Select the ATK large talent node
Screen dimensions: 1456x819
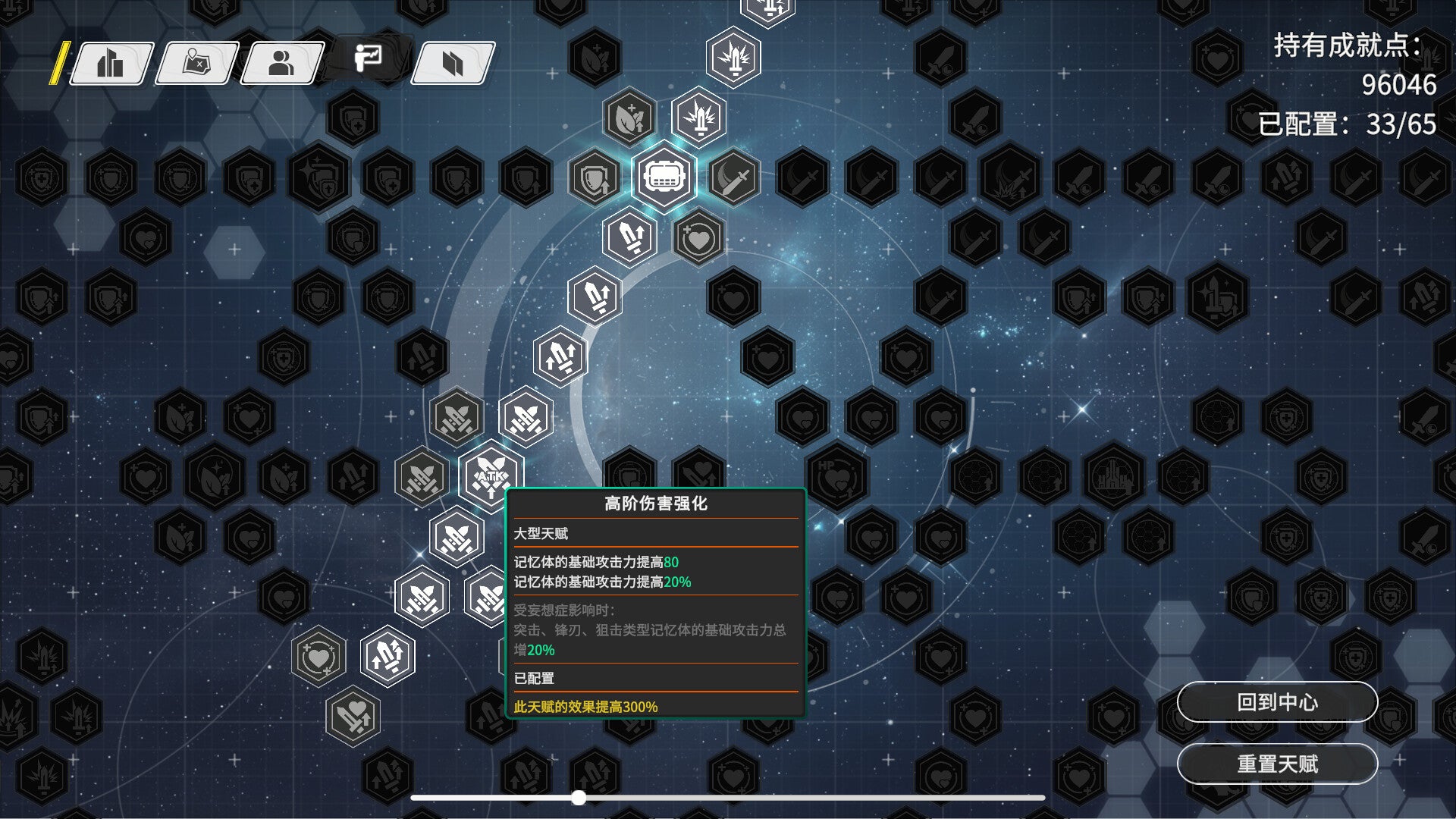coord(491,476)
